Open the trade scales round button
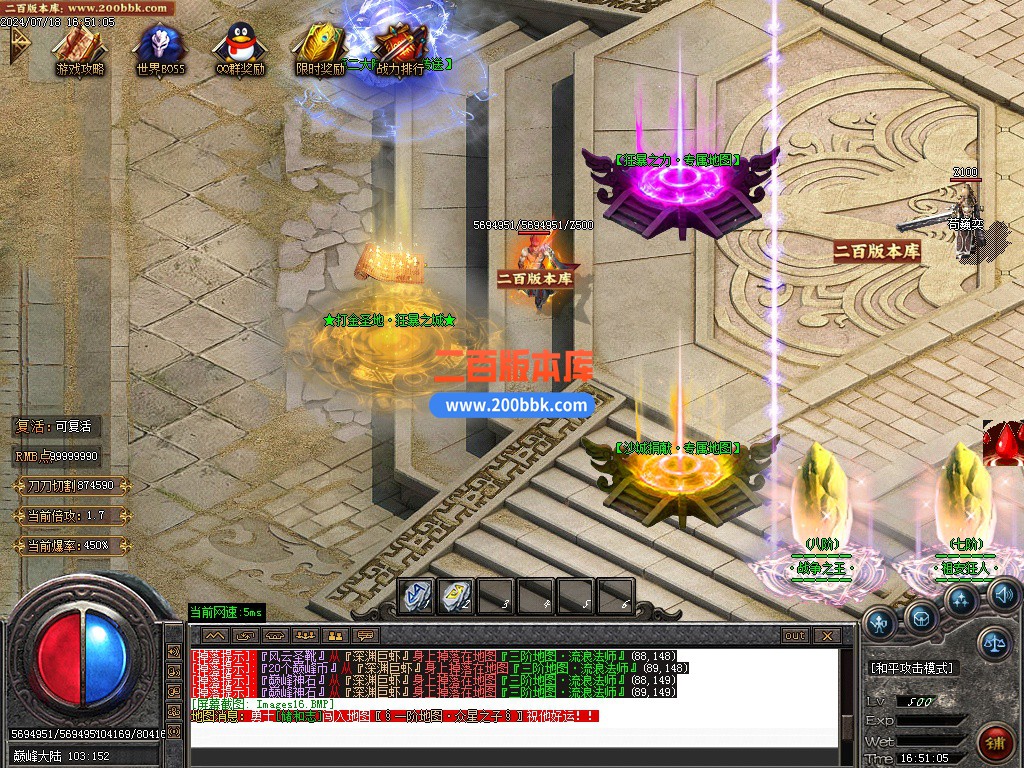Screen dimensions: 1024x768 (993, 644)
